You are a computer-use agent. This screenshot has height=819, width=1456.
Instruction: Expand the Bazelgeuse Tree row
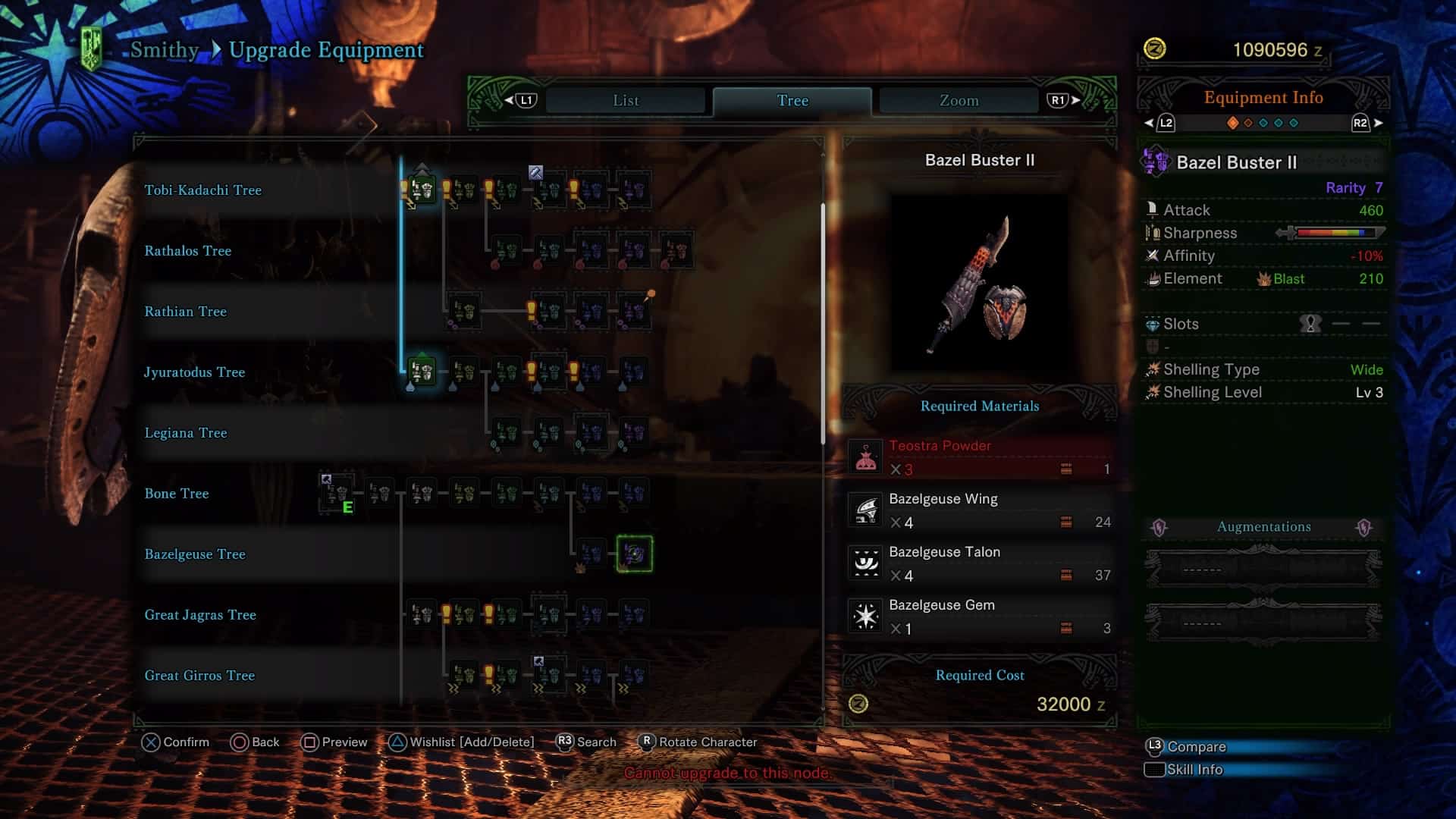pos(195,554)
